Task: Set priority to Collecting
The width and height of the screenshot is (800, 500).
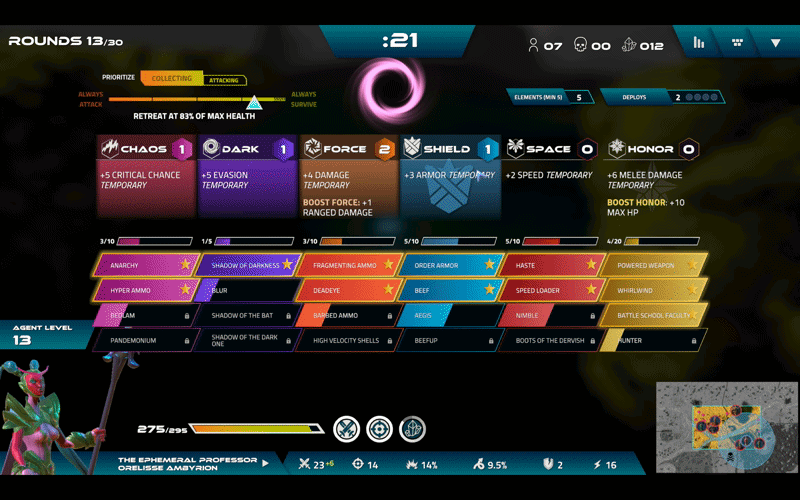Action: click(171, 78)
